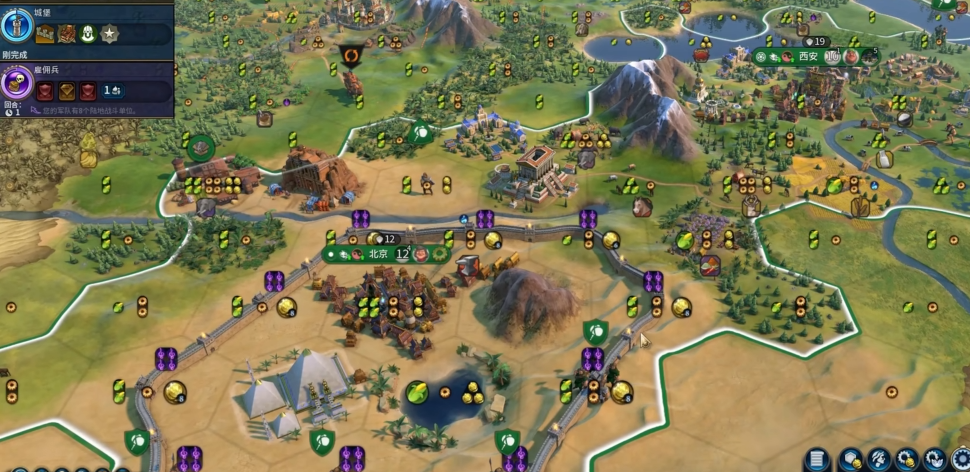This screenshot has width=970, height=472.
Task: Click the large gear production button
Action: (961, 461)
